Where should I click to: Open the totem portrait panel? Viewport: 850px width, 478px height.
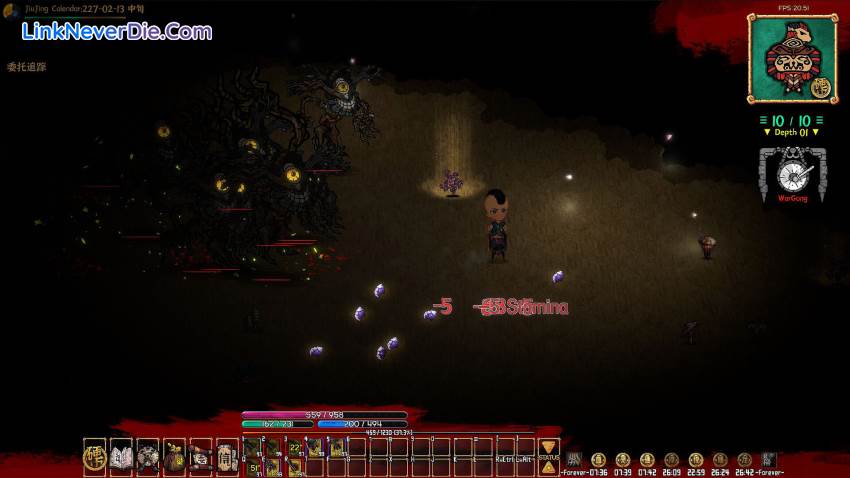[792, 59]
